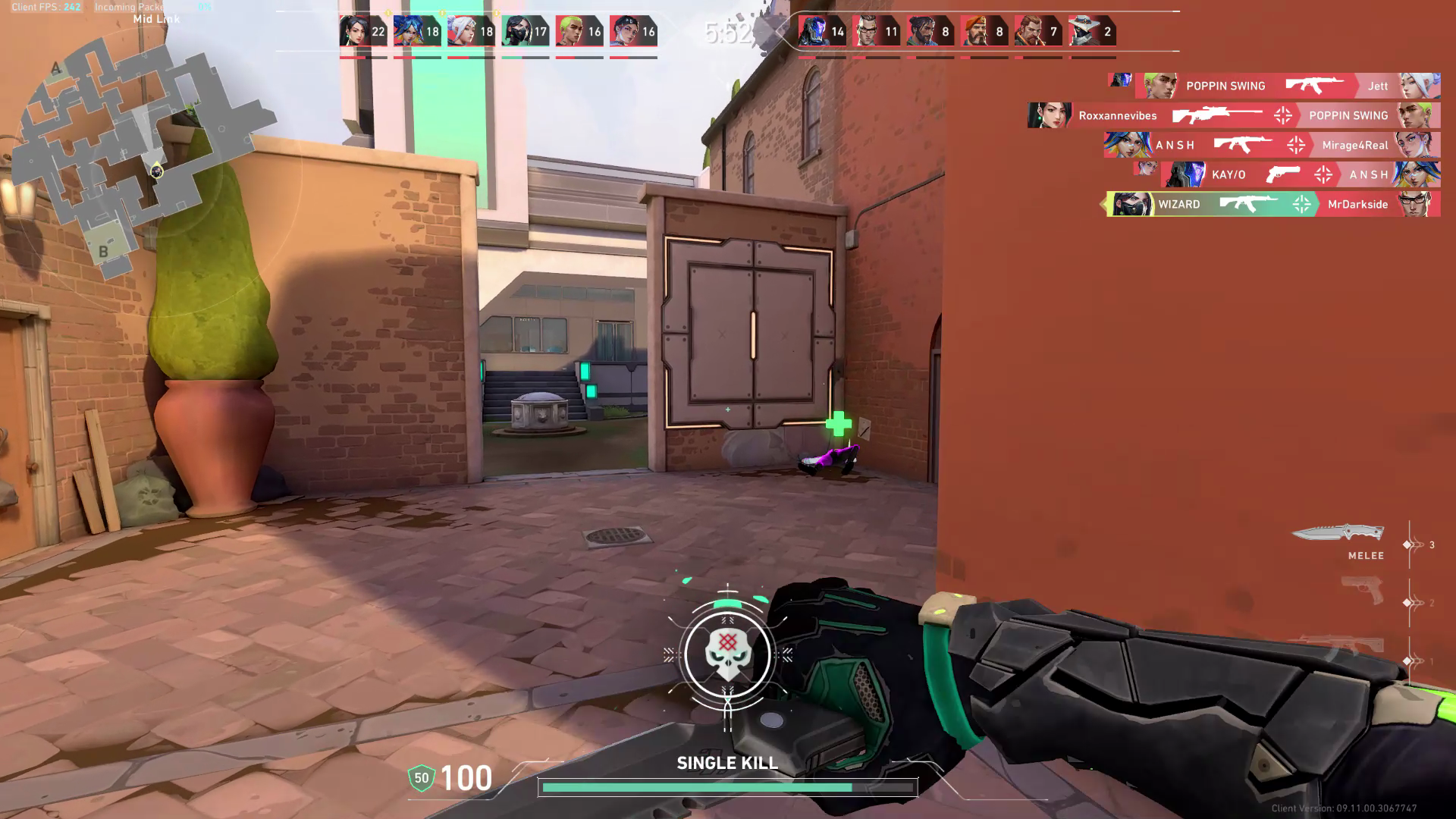Equip the primary rifle weapon slot
Viewport: 1456px width, 819px height.
click(x=1342, y=646)
